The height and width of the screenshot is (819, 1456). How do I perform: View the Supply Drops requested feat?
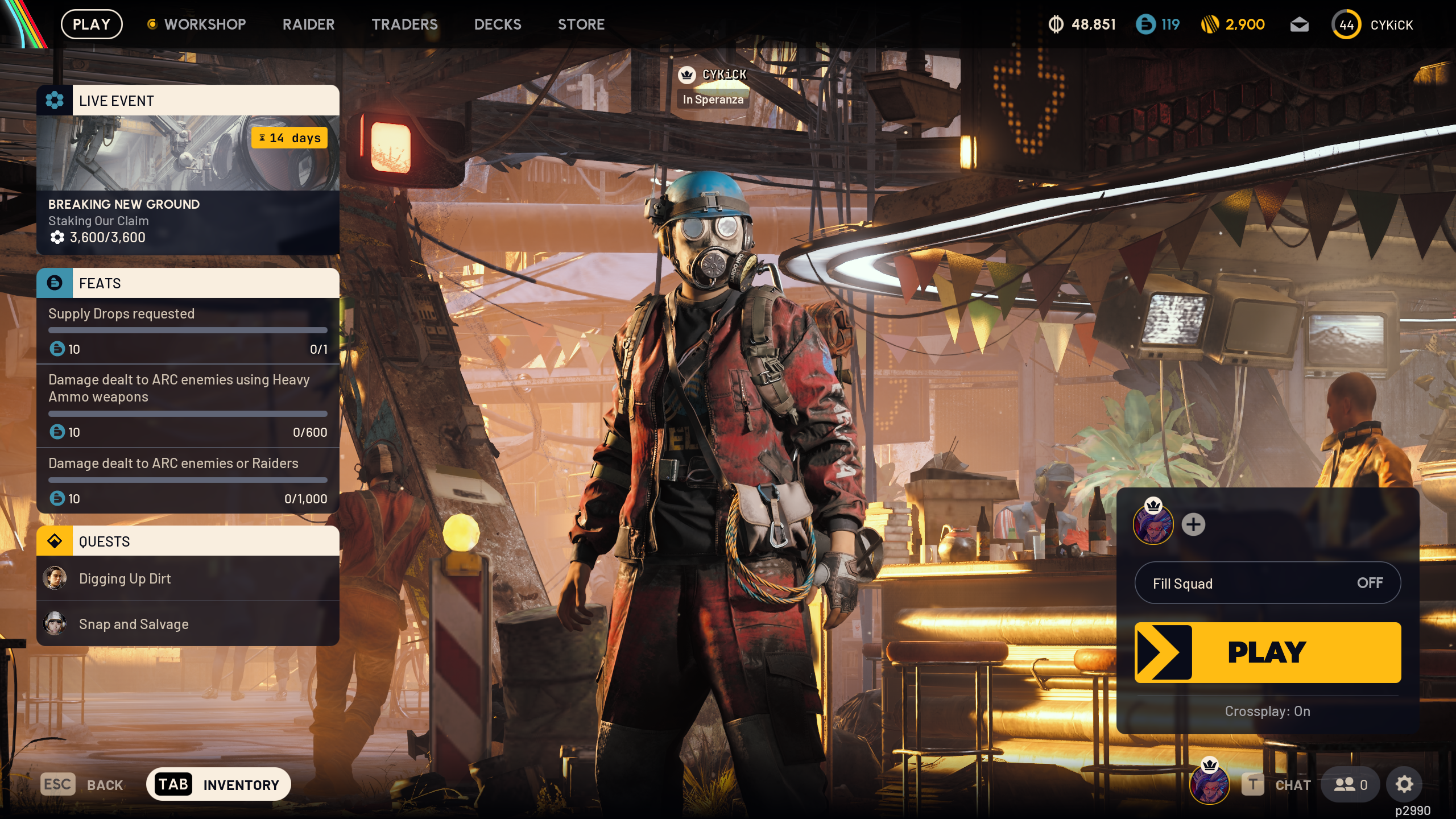[x=188, y=331]
